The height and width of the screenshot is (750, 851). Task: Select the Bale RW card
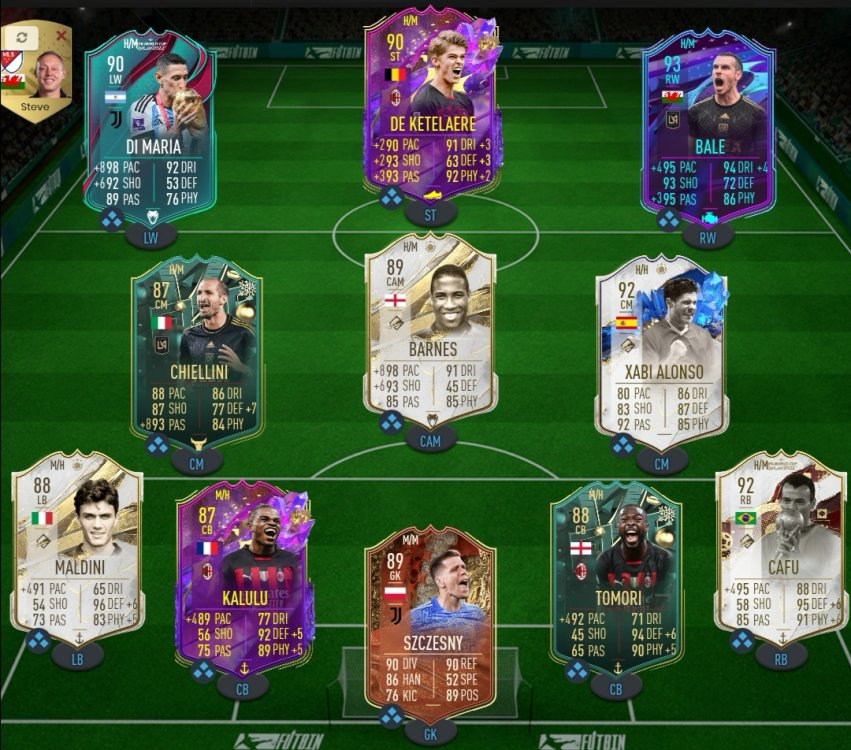[x=709, y=125]
